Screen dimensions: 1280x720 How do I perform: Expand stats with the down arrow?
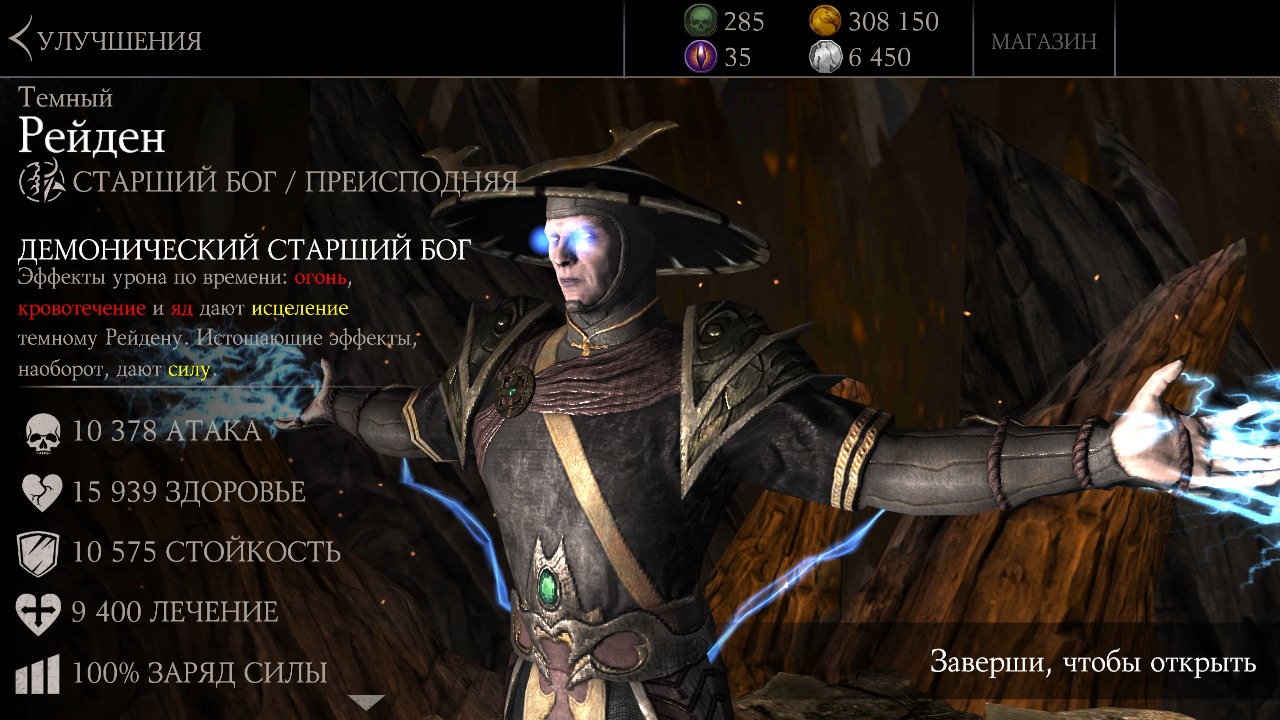coord(366,702)
